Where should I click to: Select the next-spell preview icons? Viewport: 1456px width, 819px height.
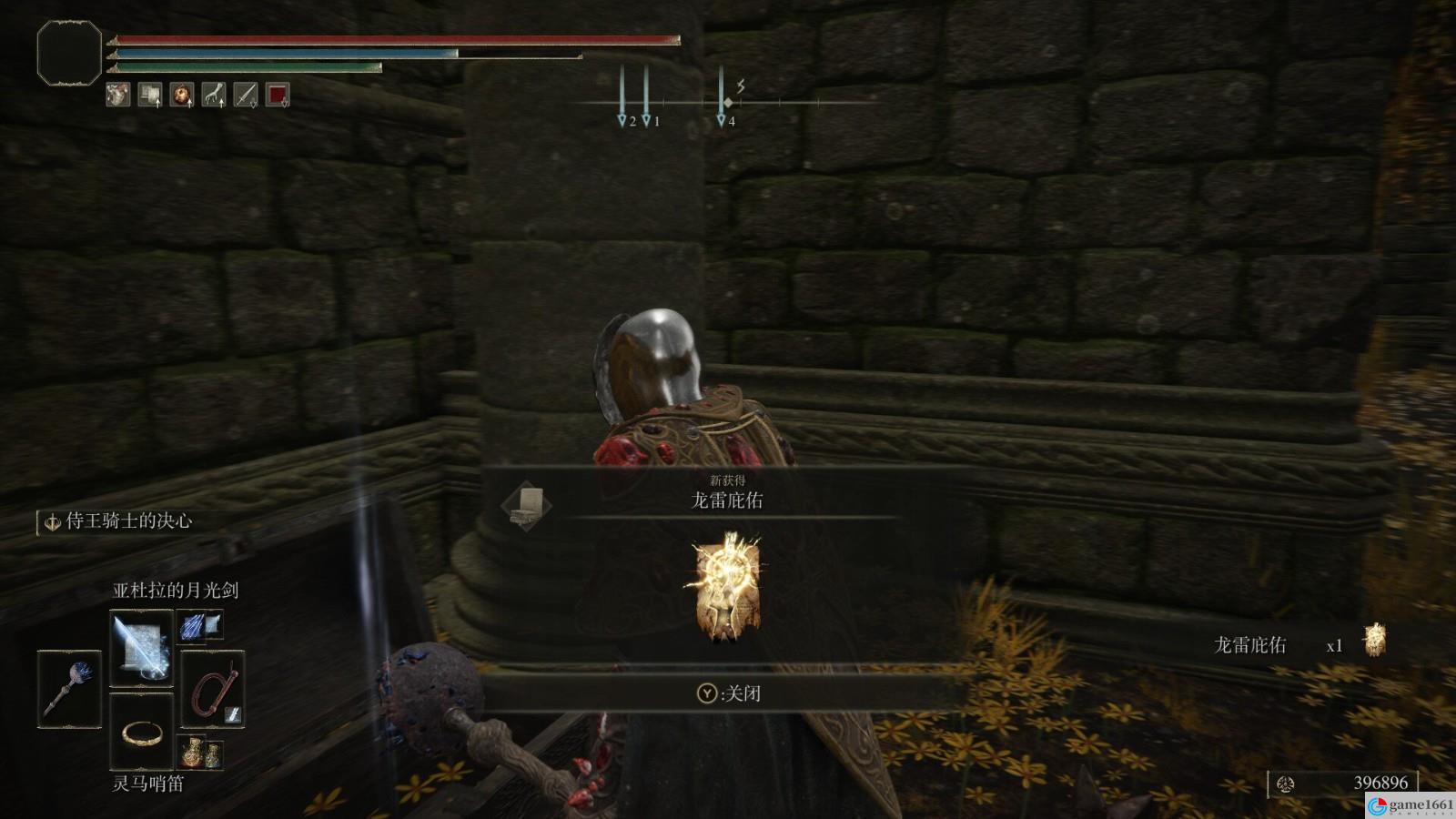click(x=200, y=625)
